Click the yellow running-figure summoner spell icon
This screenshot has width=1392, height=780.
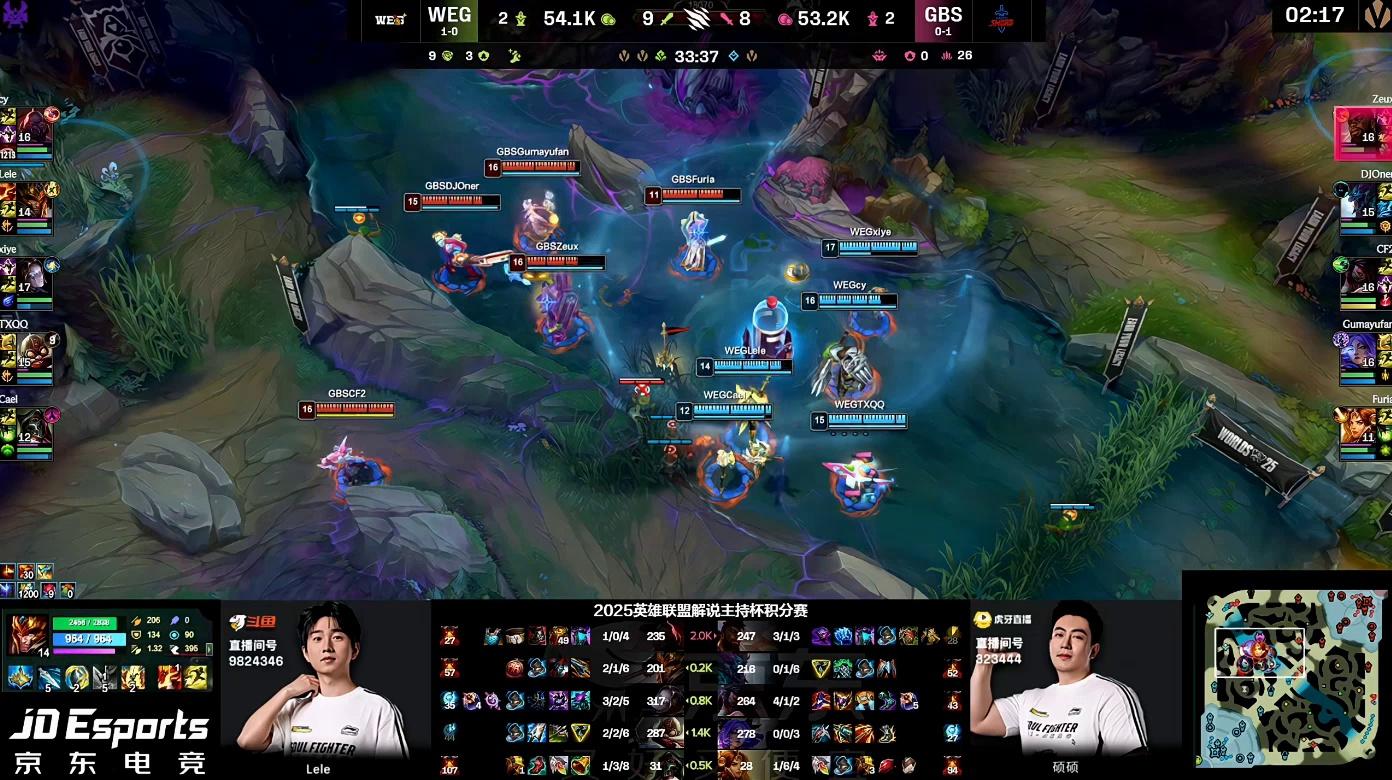197,678
